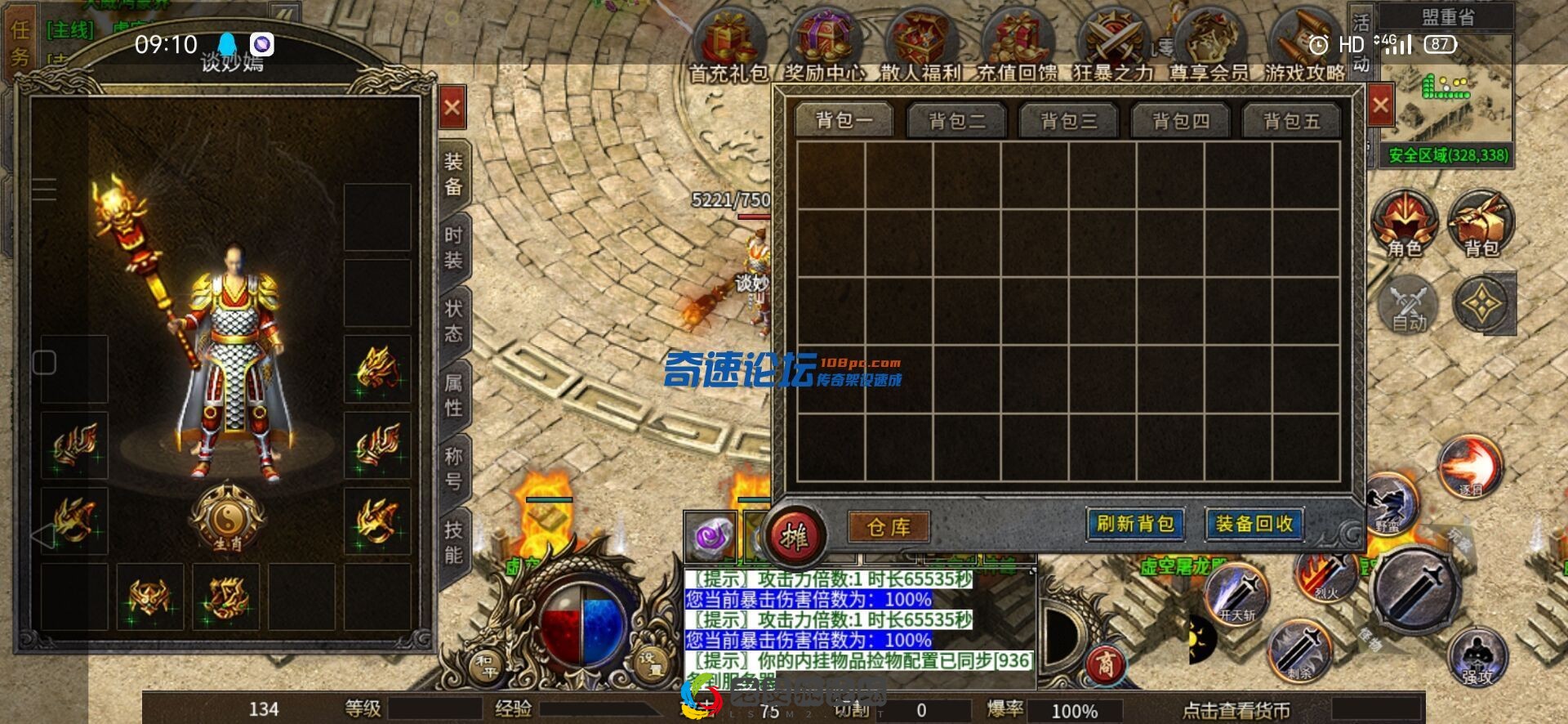This screenshot has height=724, width=1568.
Task: Open the 技能 skills tab
Action: (453, 542)
